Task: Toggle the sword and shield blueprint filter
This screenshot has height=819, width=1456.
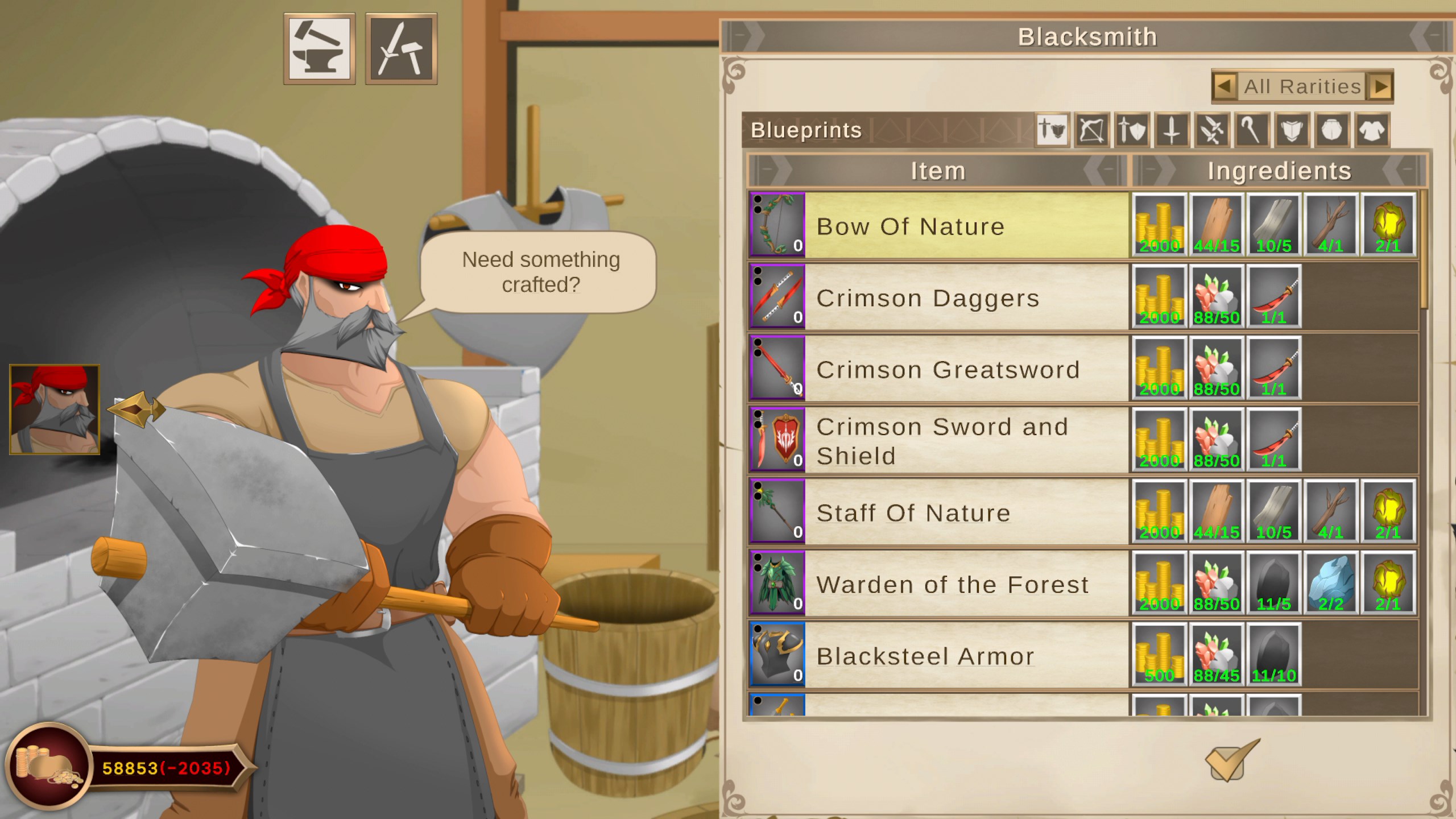Action: [x=1131, y=131]
